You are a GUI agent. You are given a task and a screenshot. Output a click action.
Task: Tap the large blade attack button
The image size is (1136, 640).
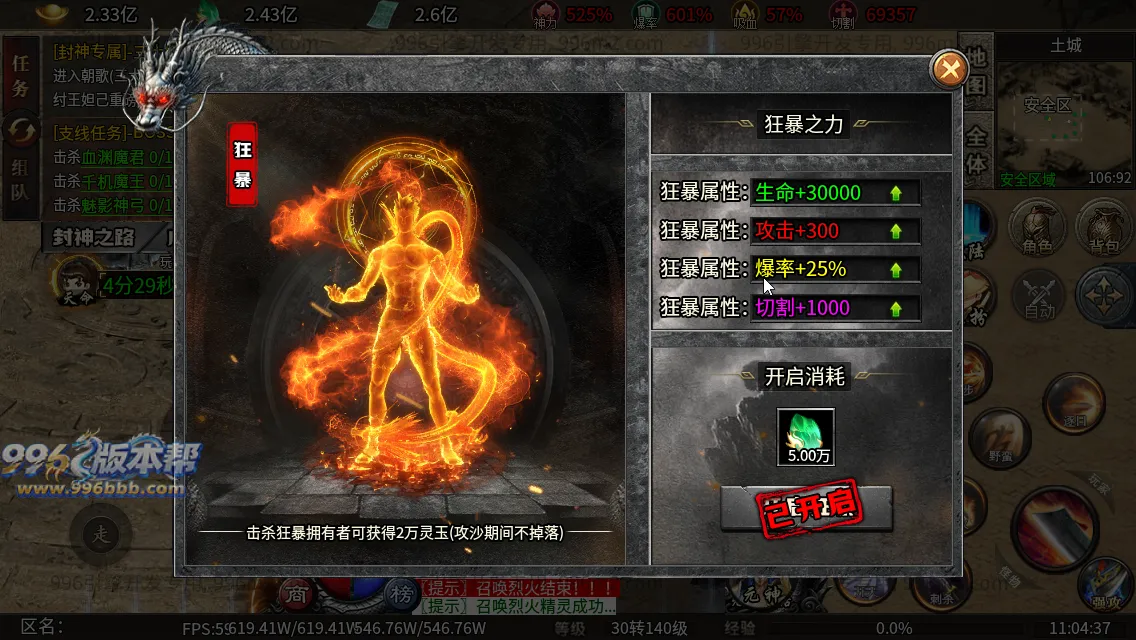(x=1057, y=526)
